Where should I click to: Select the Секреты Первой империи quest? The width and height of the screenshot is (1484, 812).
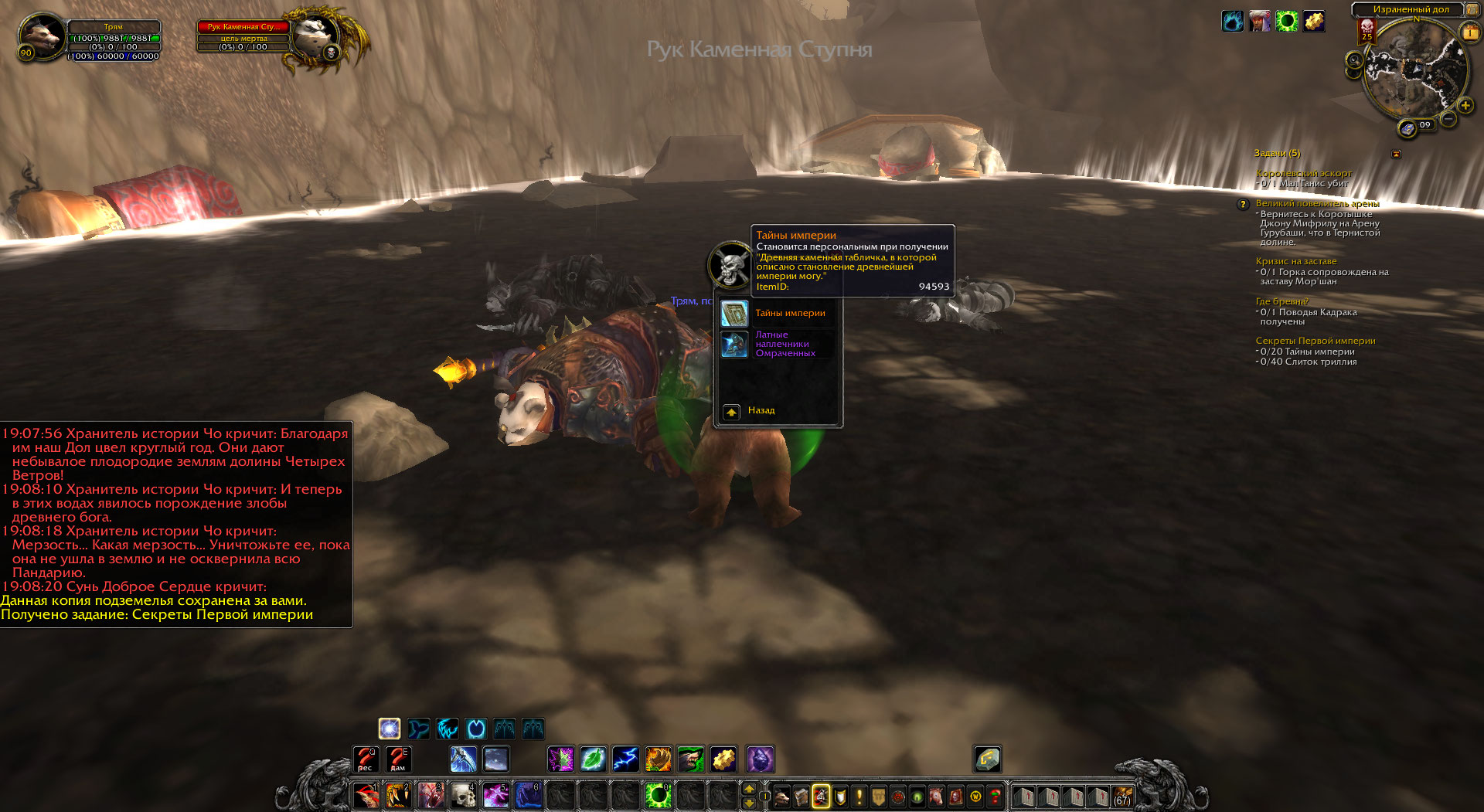pos(1315,341)
